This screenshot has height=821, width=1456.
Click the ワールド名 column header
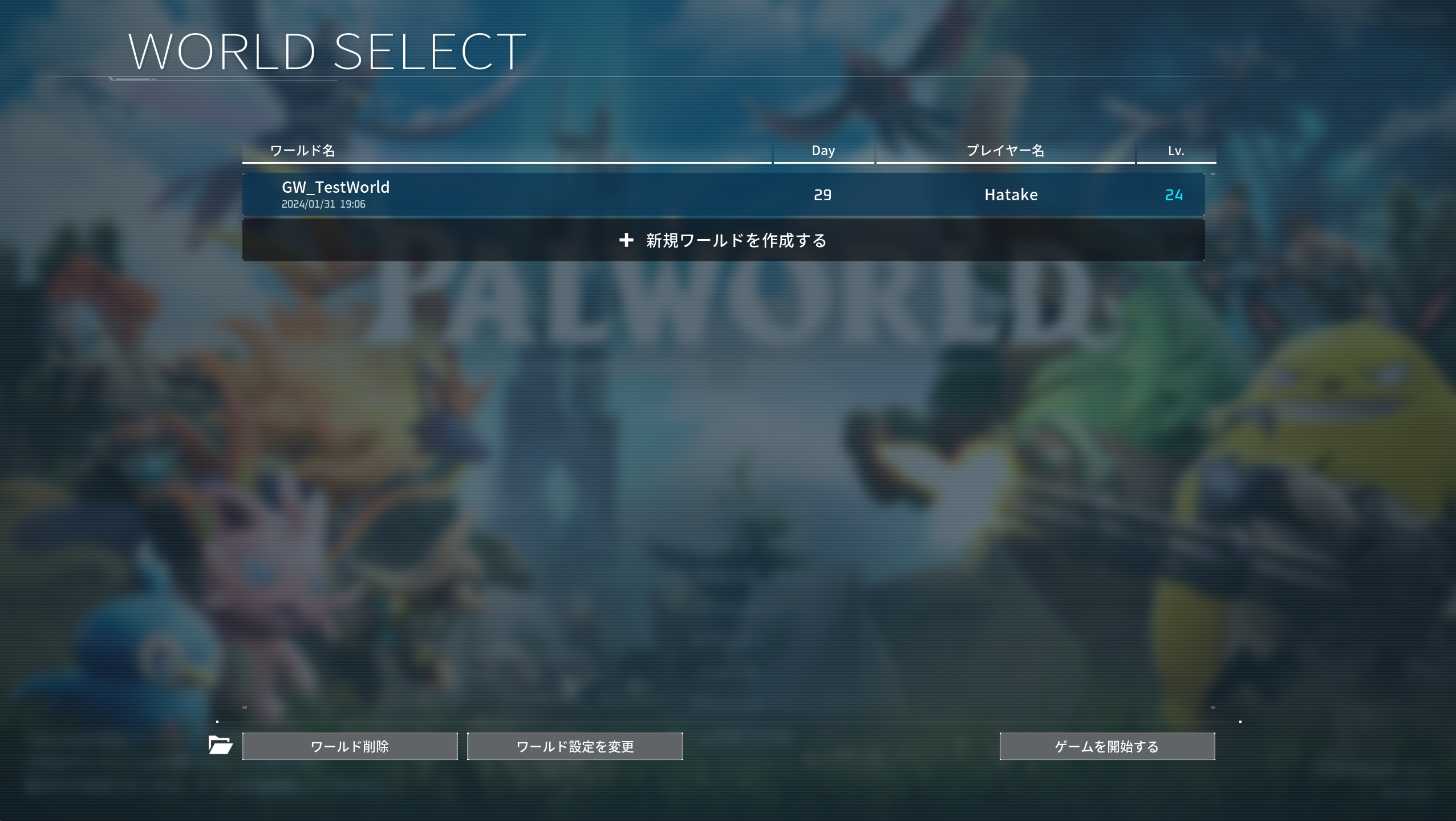click(302, 150)
